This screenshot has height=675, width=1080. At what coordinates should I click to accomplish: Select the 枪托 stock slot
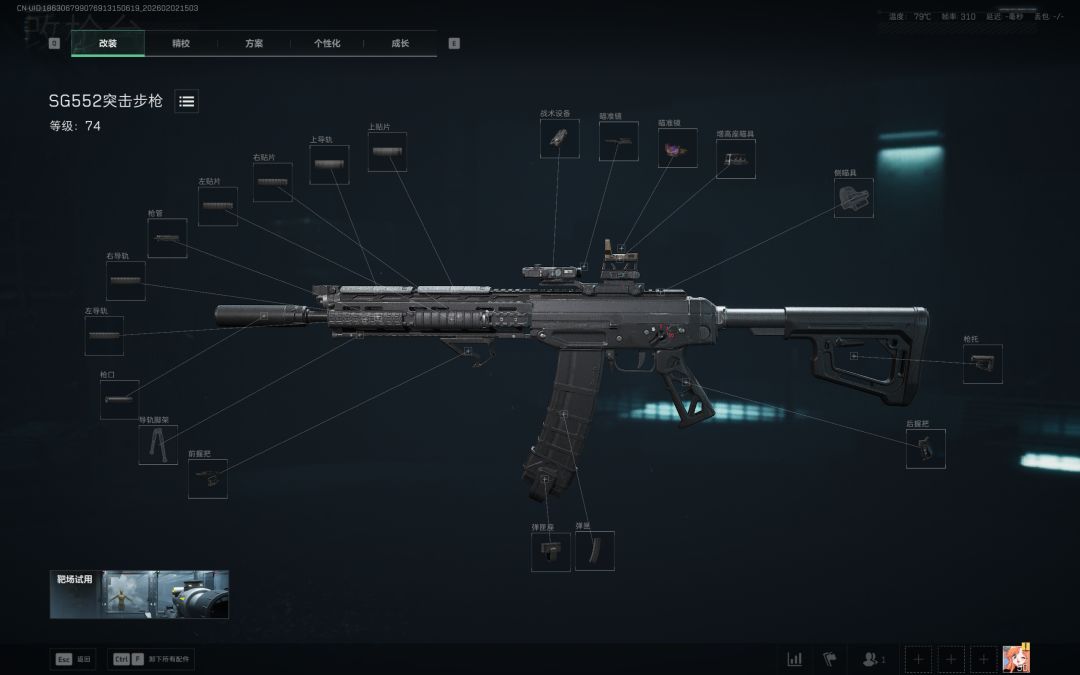click(982, 364)
